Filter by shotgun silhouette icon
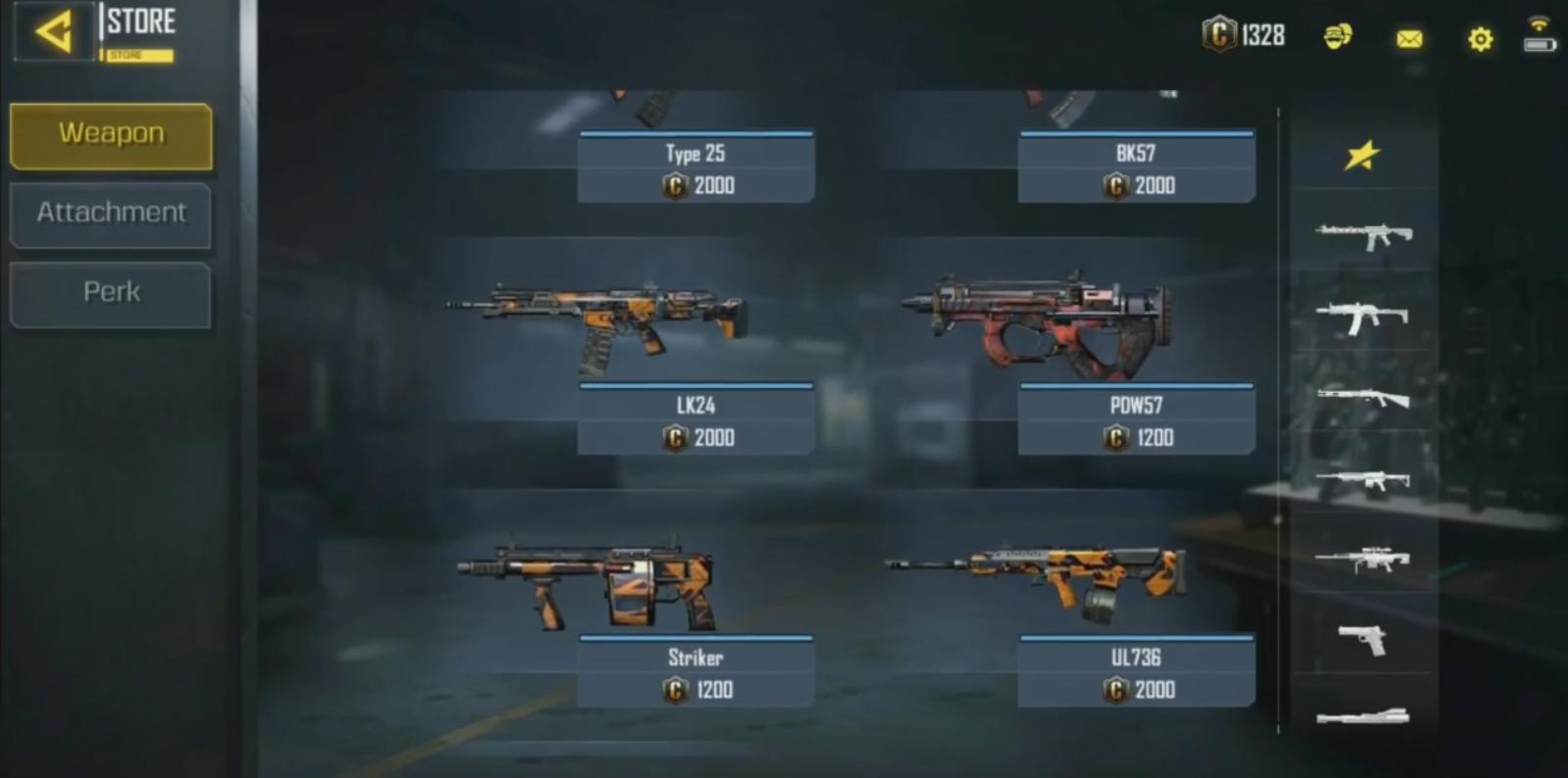Image resolution: width=1568 pixels, height=778 pixels. 1362,397
